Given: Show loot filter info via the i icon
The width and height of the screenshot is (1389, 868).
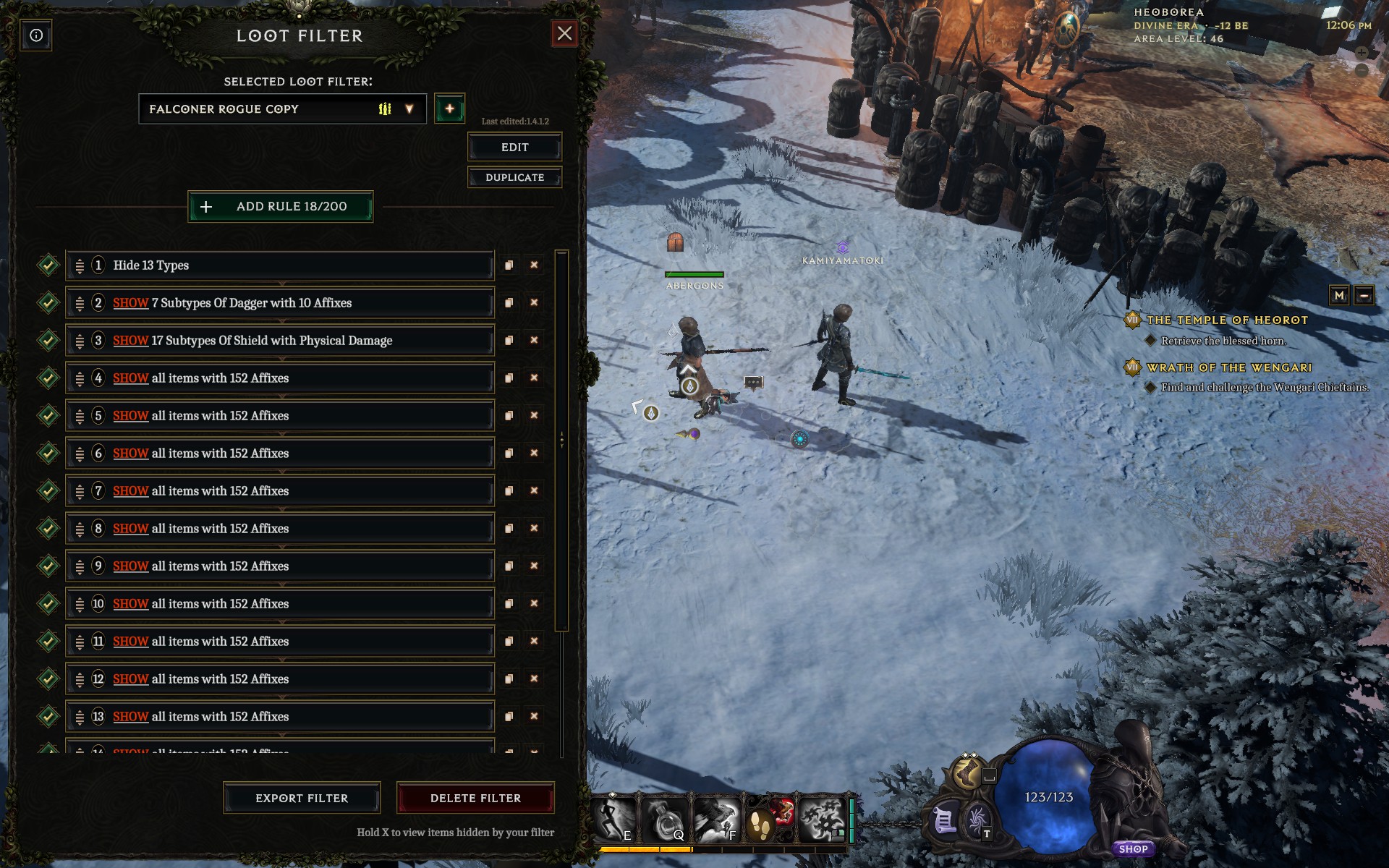Looking at the screenshot, I should [36, 35].
